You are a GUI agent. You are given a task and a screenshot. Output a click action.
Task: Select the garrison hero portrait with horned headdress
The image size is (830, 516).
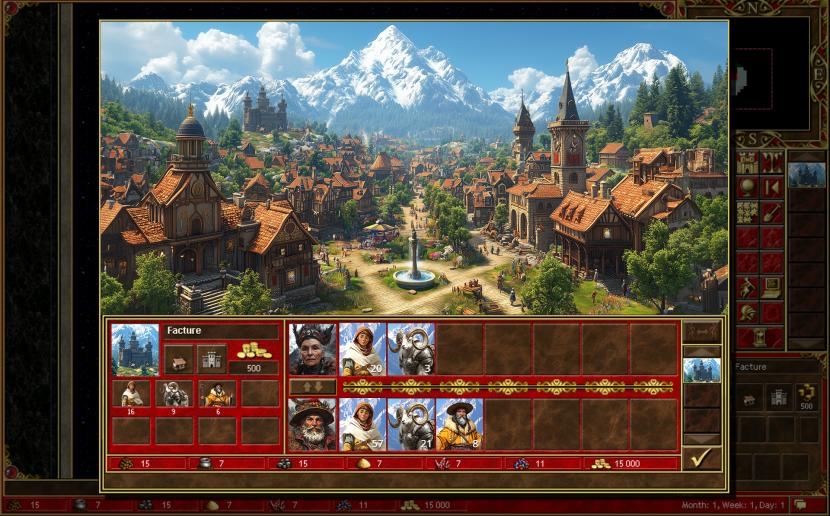point(312,348)
